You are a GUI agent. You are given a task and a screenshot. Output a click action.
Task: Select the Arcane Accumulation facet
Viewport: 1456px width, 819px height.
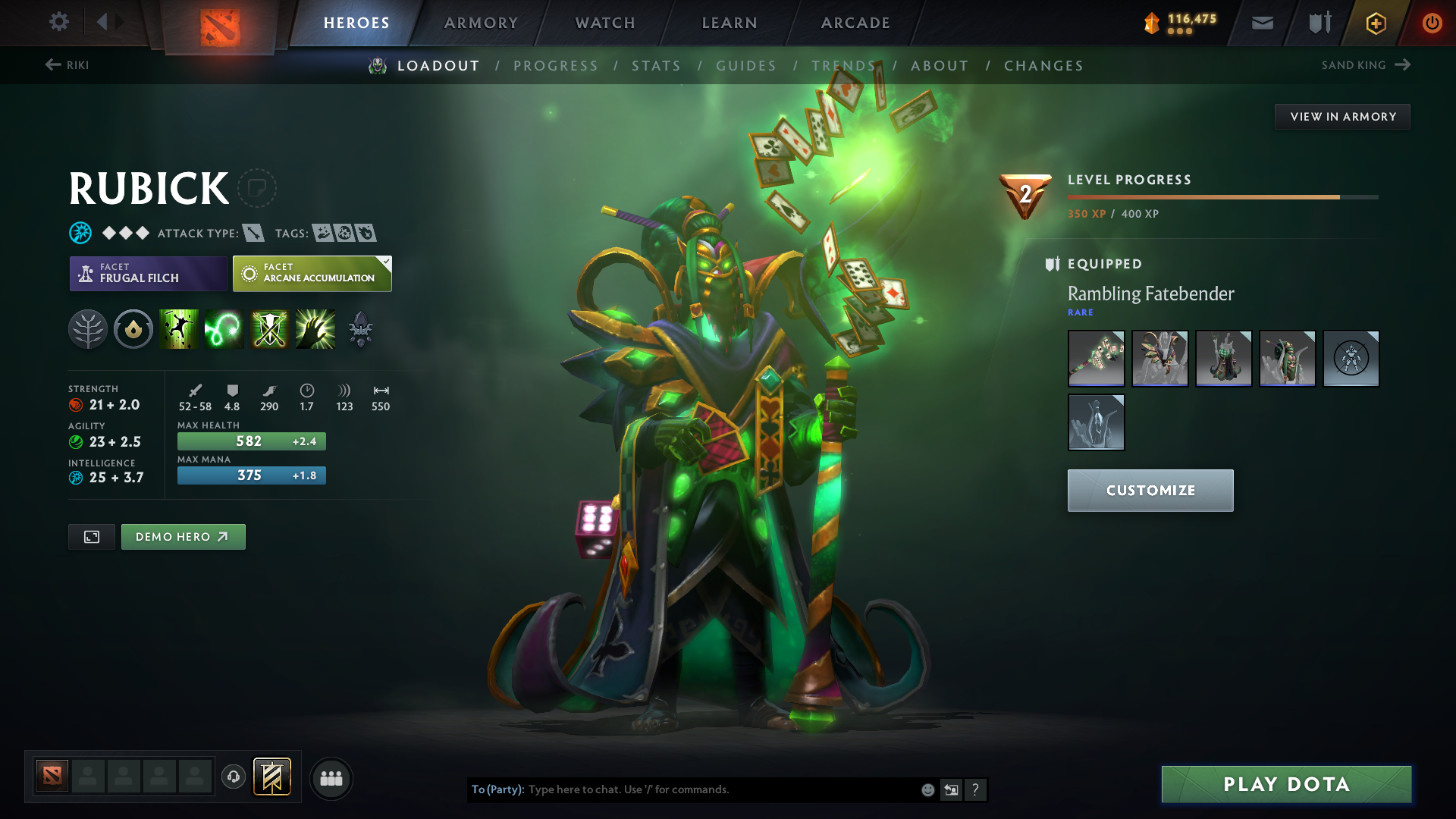pyautogui.click(x=312, y=273)
